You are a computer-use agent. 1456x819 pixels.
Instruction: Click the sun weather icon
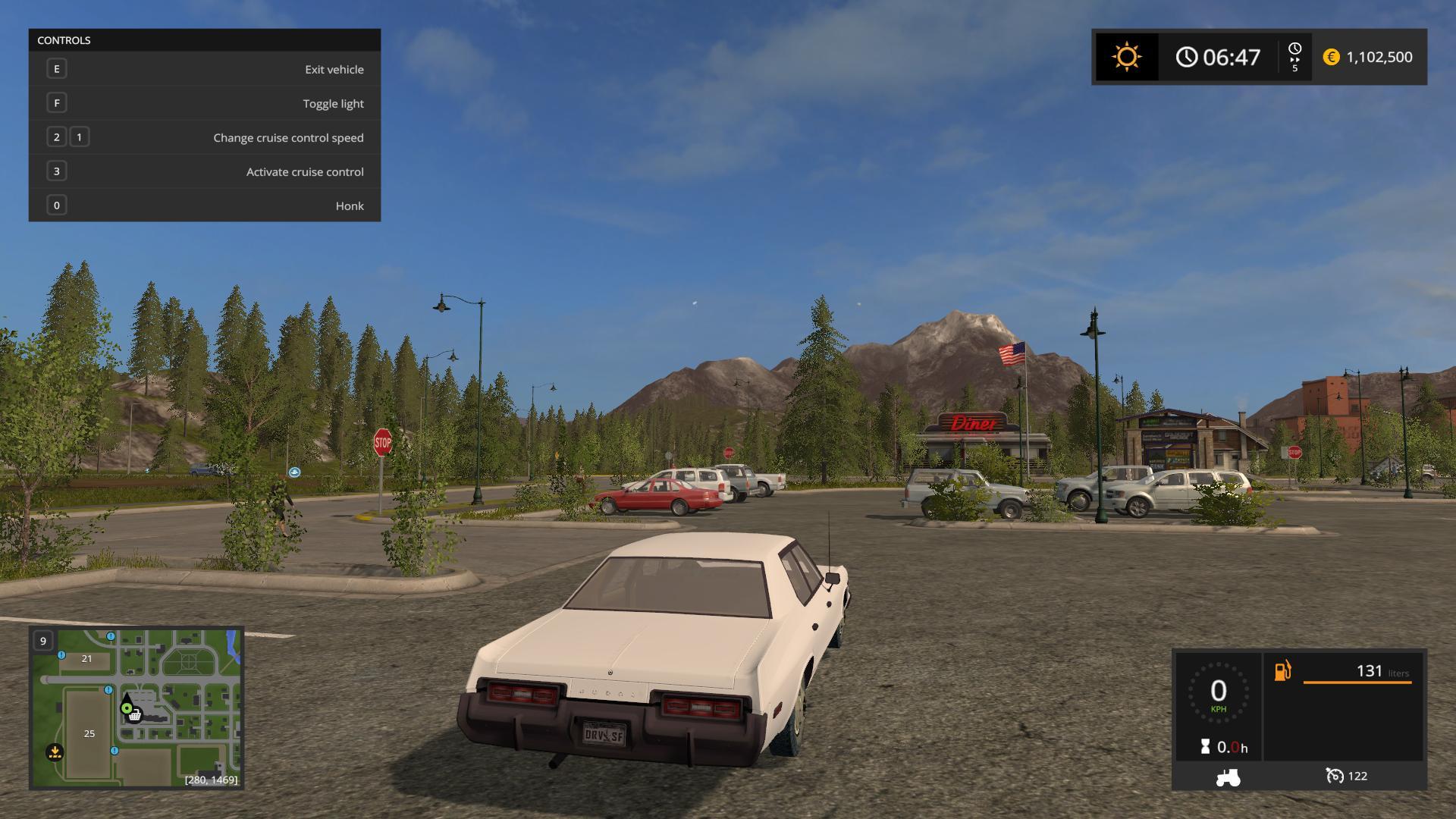point(1126,57)
